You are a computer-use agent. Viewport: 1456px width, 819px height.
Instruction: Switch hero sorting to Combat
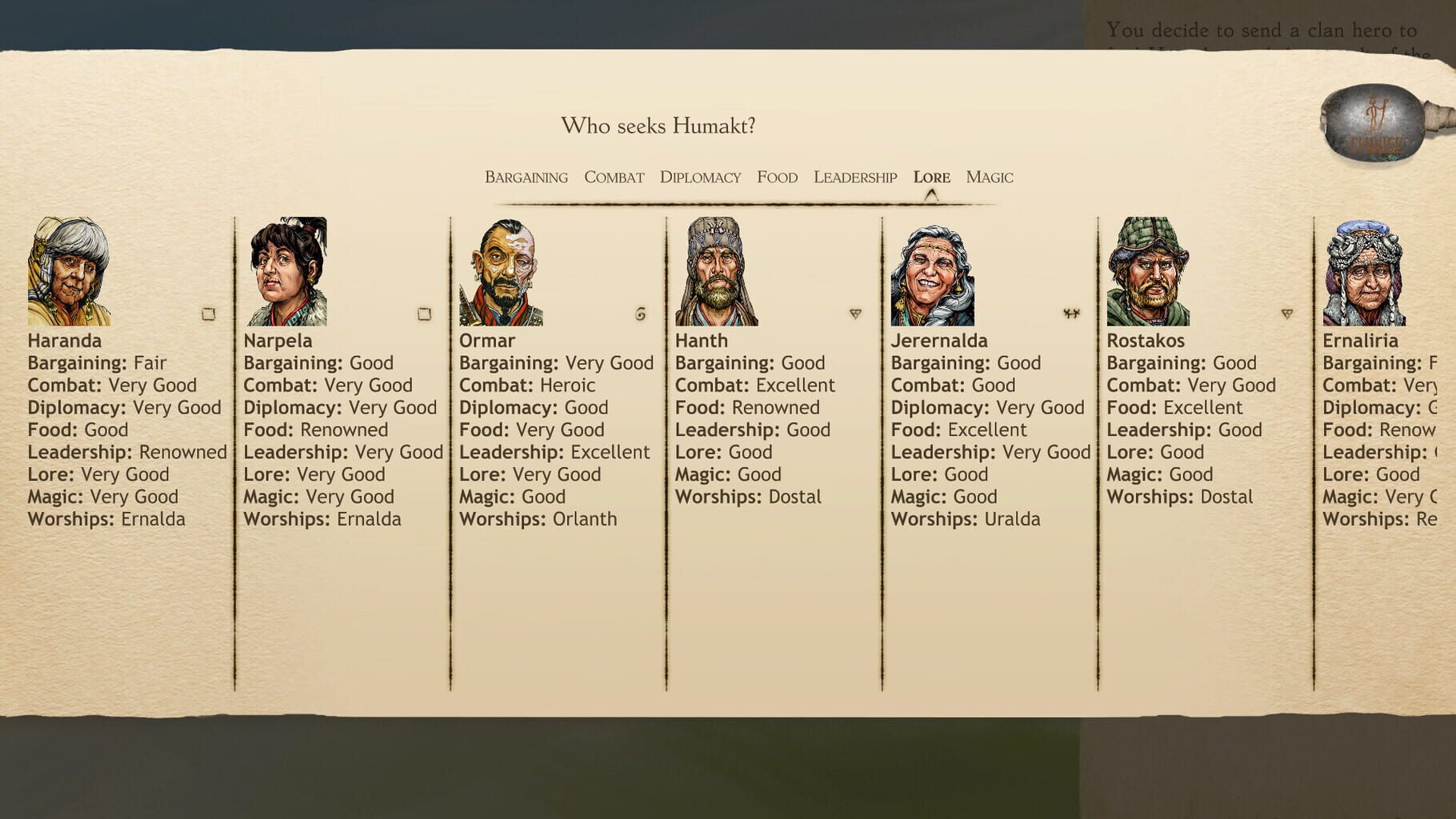click(614, 177)
